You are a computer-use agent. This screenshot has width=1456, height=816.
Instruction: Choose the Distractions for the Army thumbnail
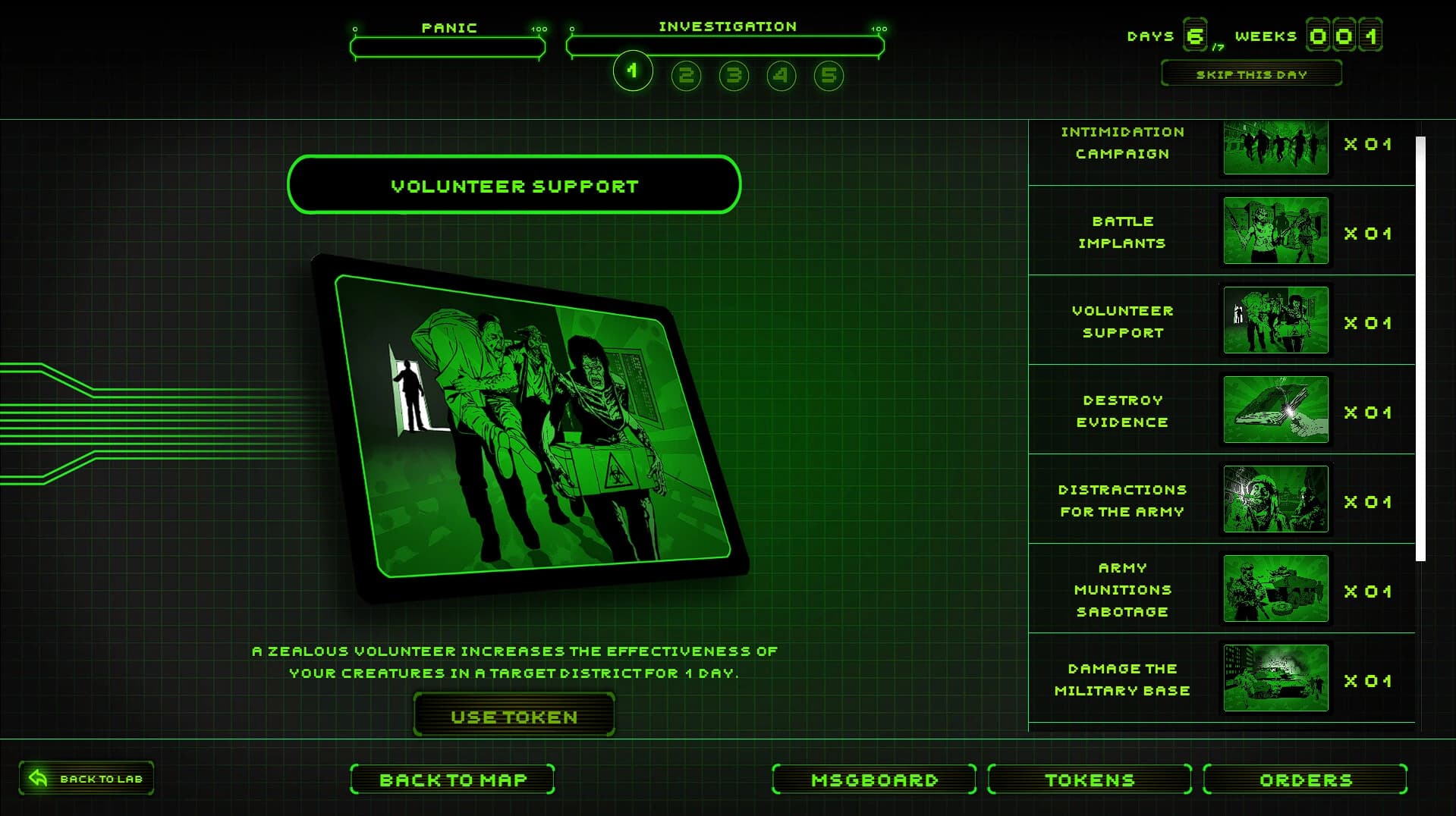[x=1274, y=500]
